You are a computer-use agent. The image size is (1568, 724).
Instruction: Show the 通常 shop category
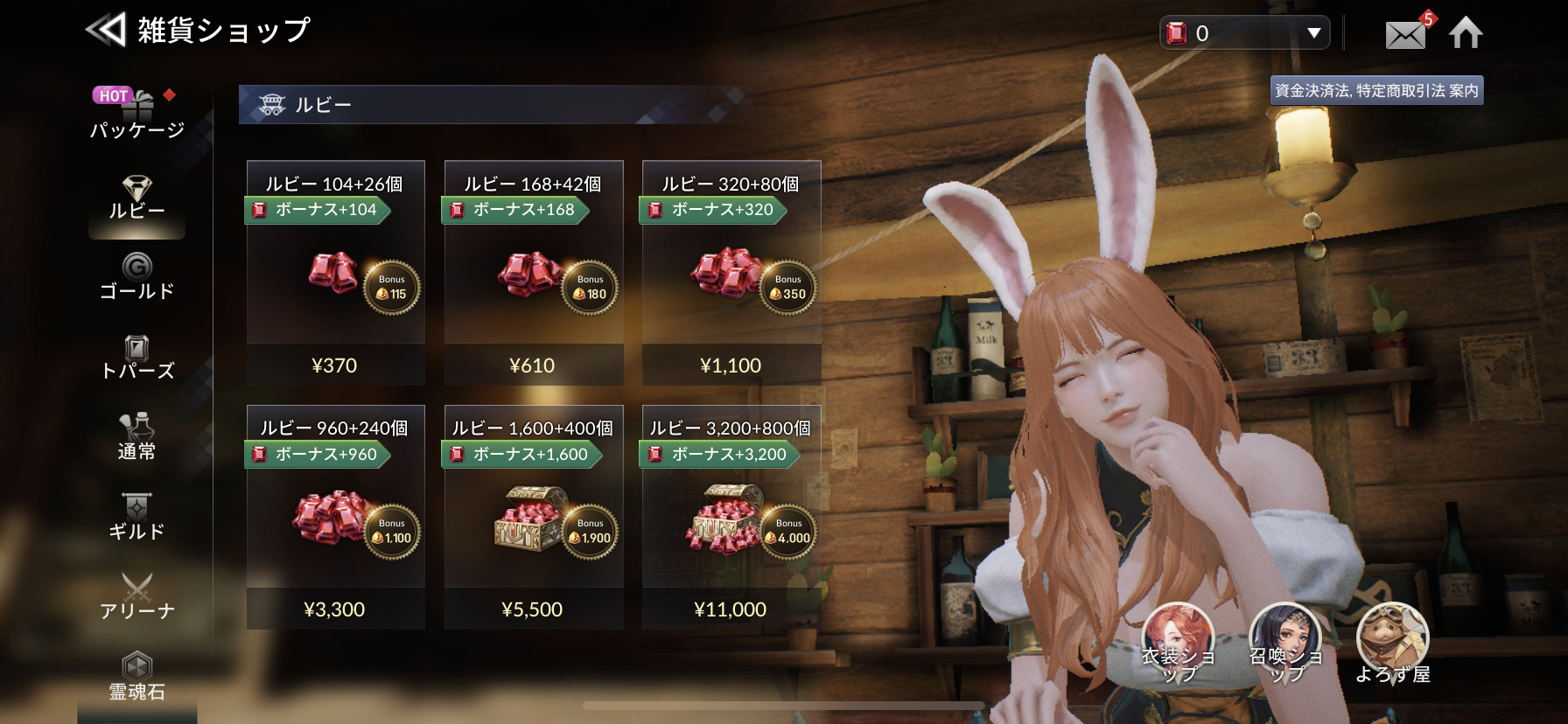[137, 437]
